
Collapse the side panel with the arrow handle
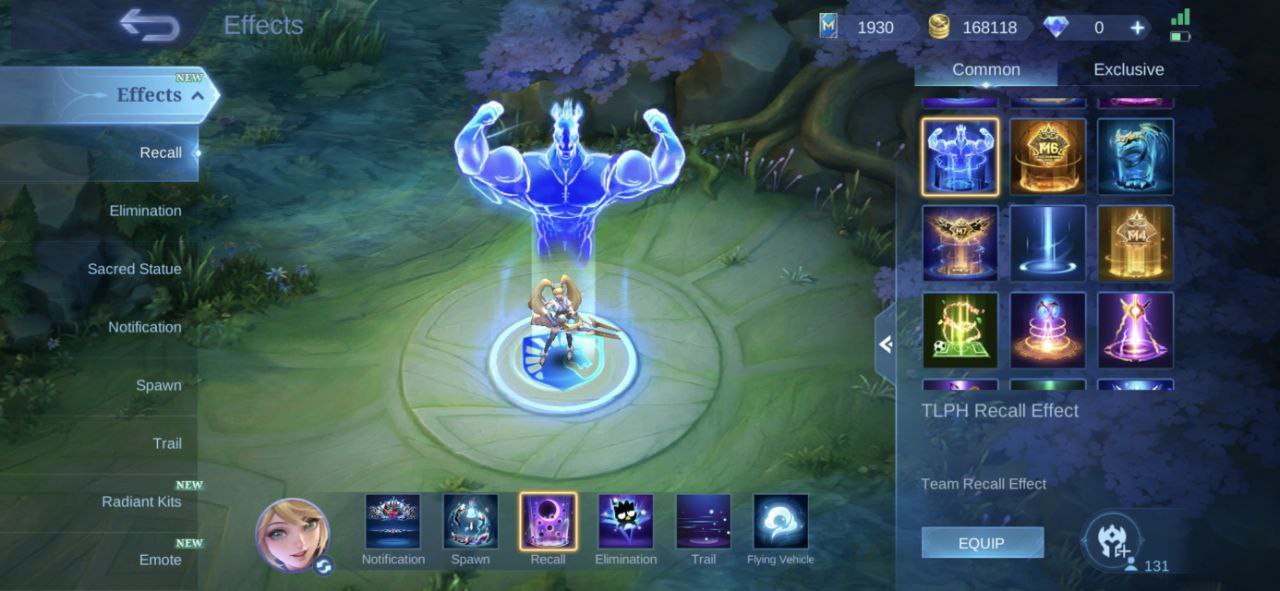tap(885, 345)
